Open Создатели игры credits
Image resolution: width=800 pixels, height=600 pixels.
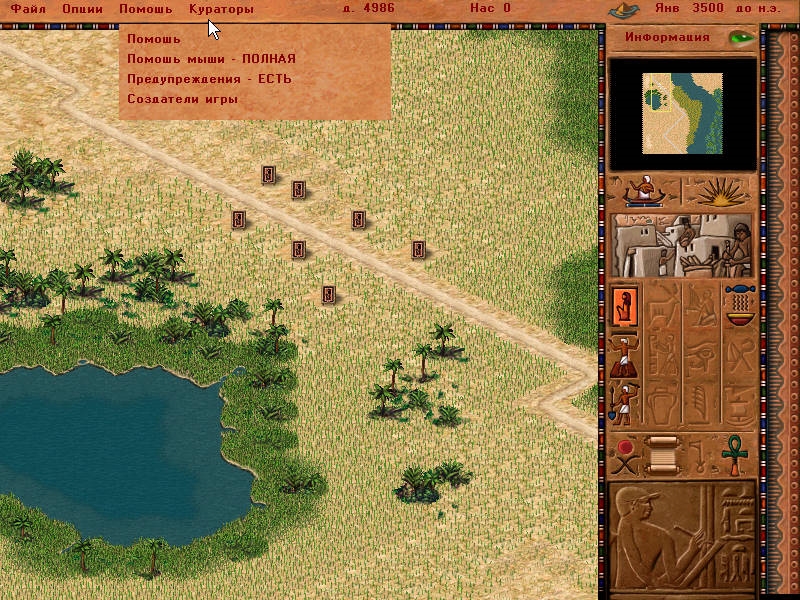(182, 99)
